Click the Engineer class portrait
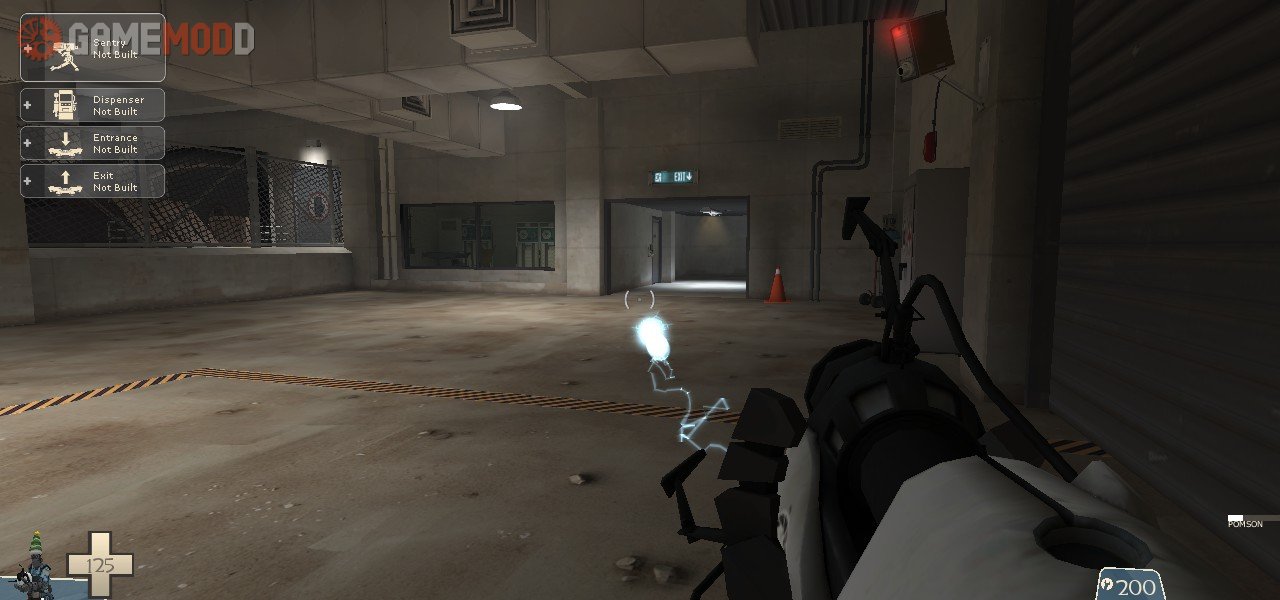 [x=35, y=568]
